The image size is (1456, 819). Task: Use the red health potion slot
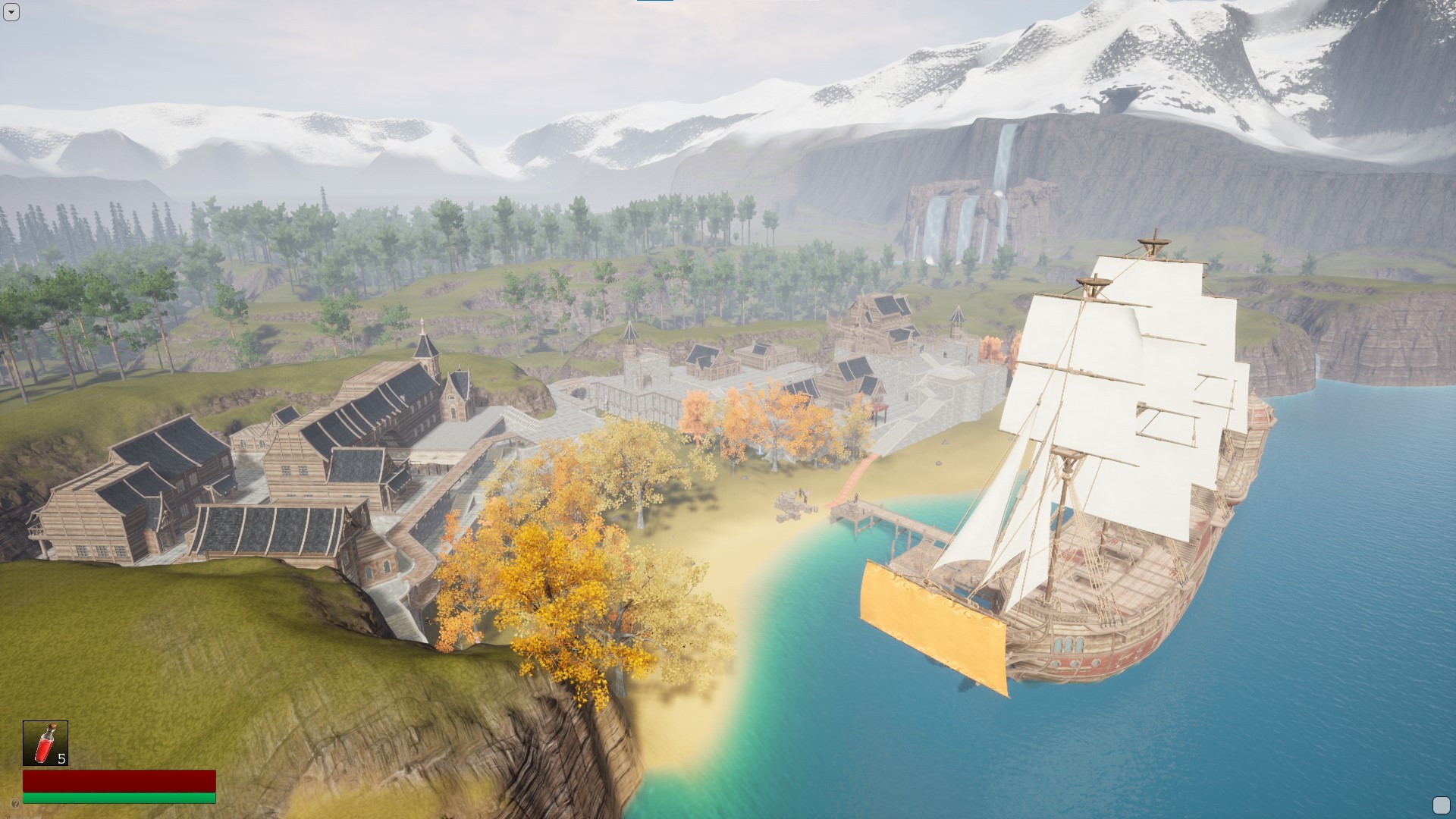coord(45,743)
